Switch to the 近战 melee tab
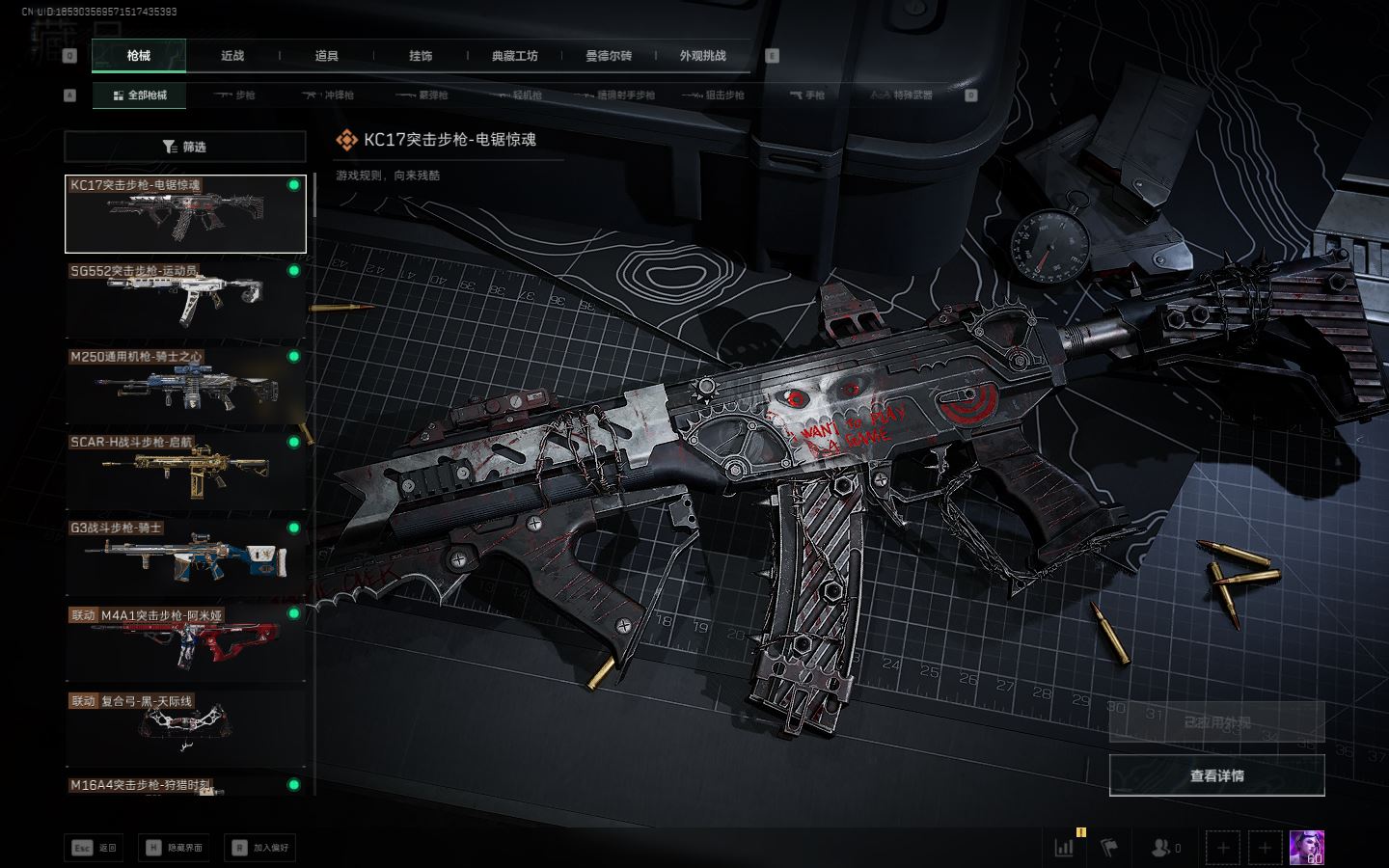 pyautogui.click(x=232, y=56)
